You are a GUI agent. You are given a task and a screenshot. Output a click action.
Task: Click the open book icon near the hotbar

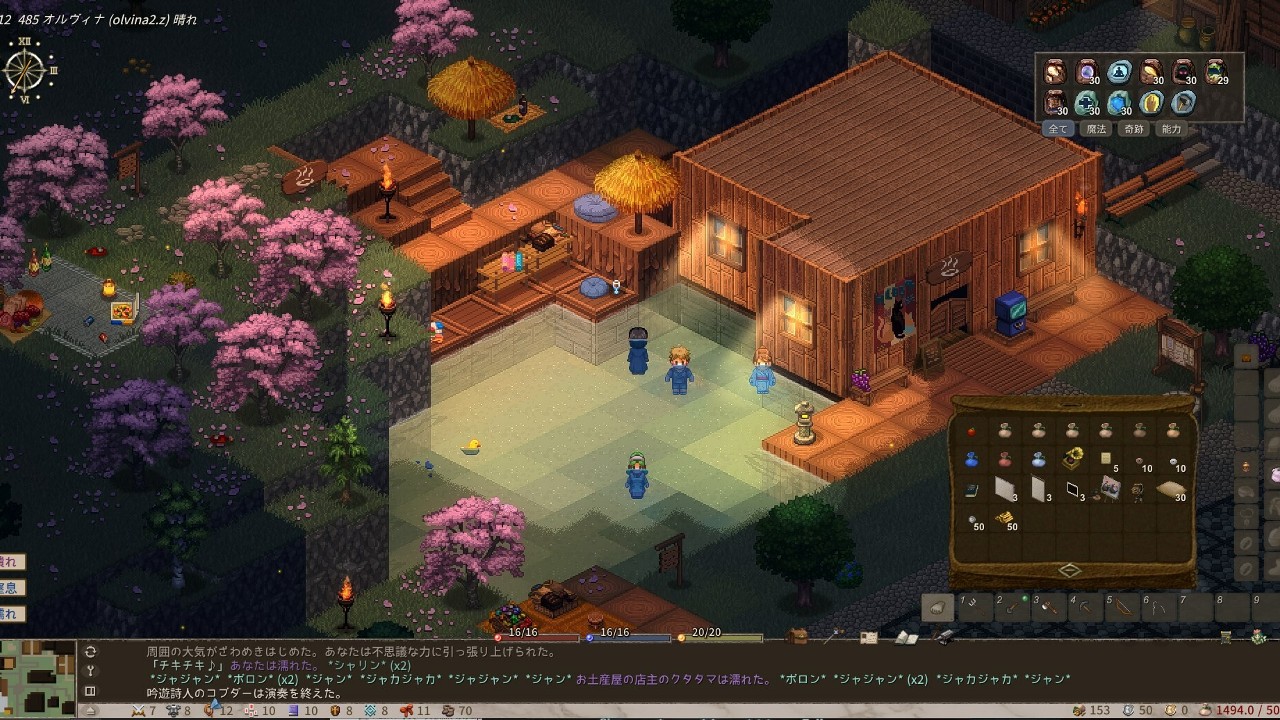tap(906, 636)
